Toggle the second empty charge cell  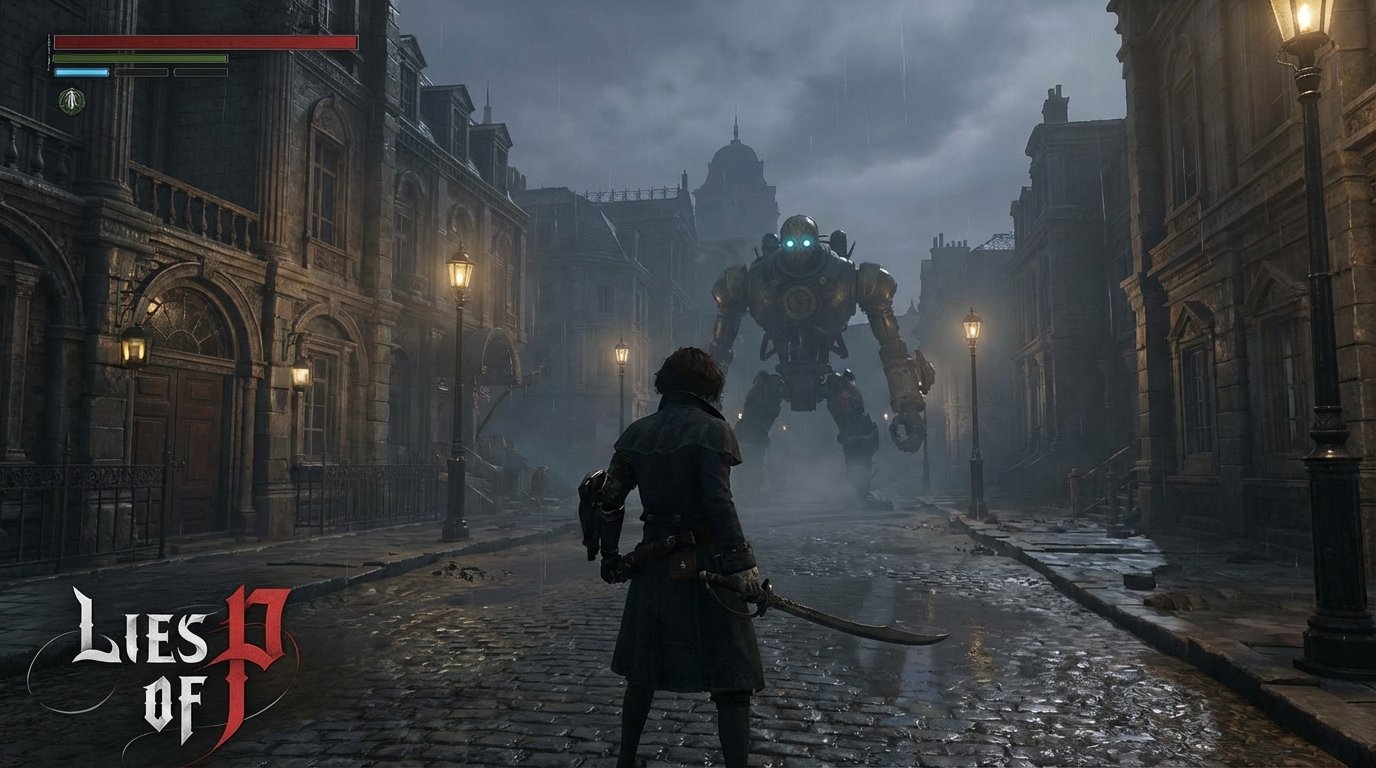[x=142, y=72]
